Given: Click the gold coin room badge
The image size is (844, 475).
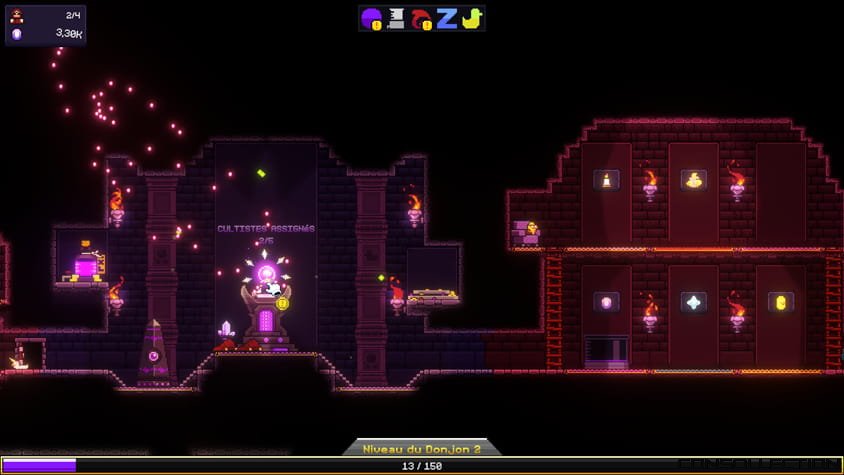Looking at the screenshot, I should tap(780, 302).
